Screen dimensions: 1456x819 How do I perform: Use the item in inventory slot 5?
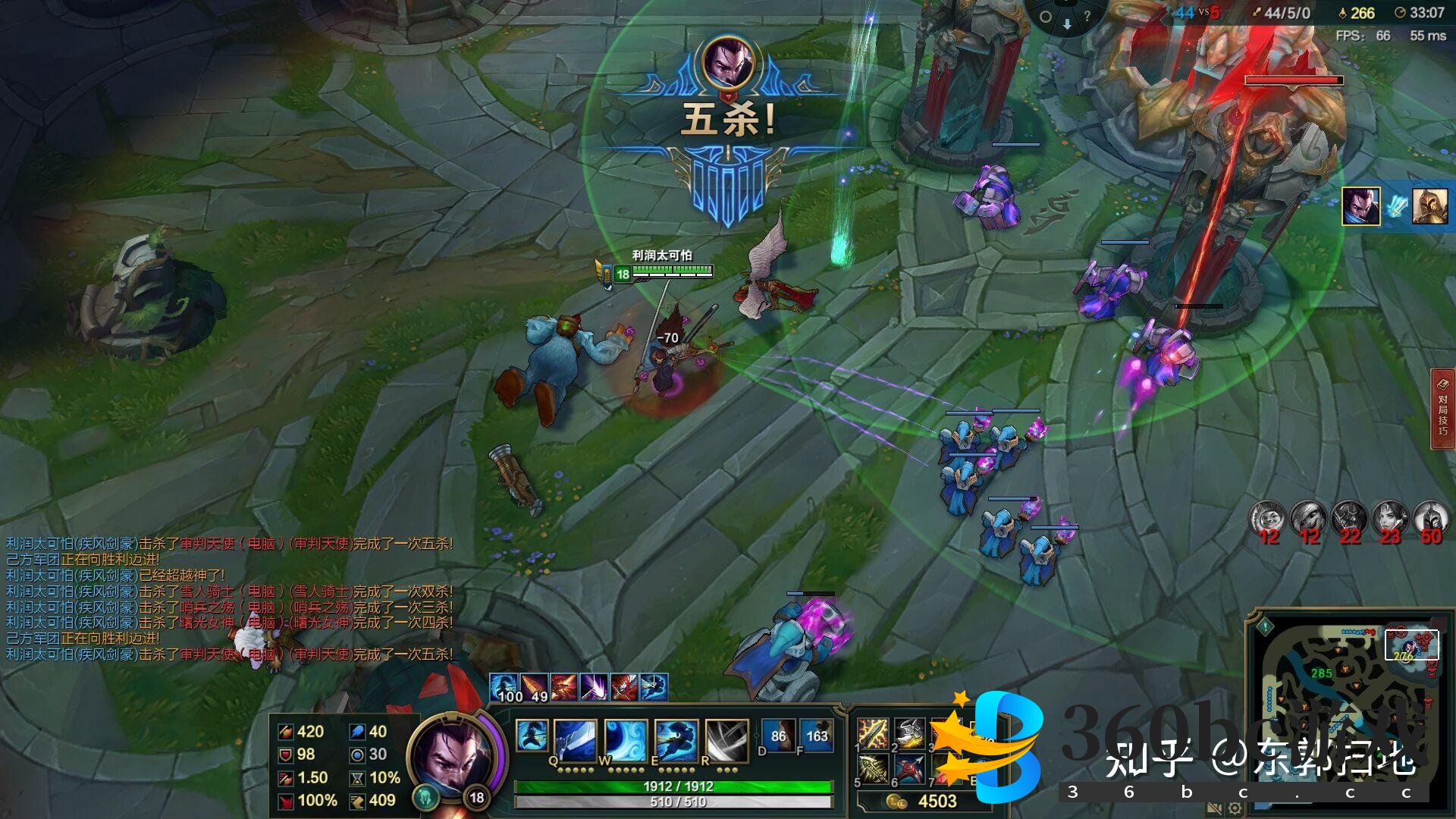coord(873,769)
